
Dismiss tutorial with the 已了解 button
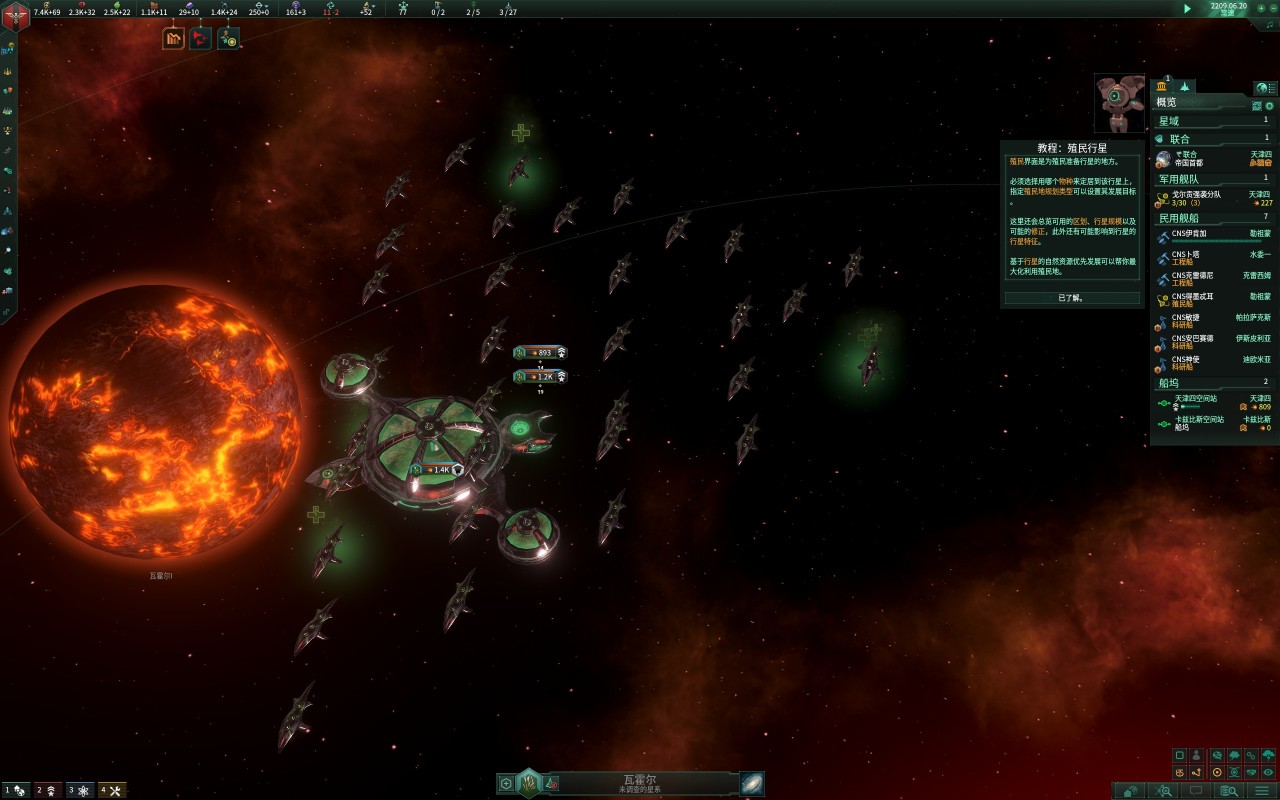[1072, 297]
